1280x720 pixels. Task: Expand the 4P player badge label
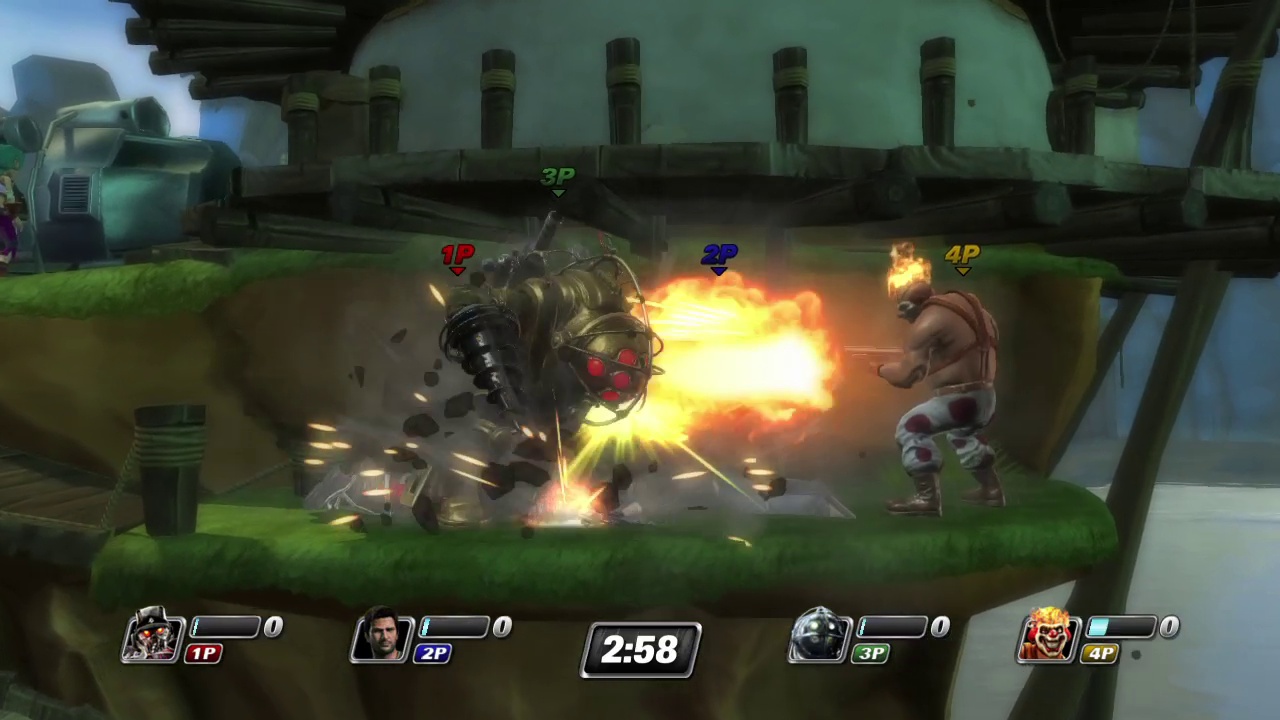tap(1099, 653)
